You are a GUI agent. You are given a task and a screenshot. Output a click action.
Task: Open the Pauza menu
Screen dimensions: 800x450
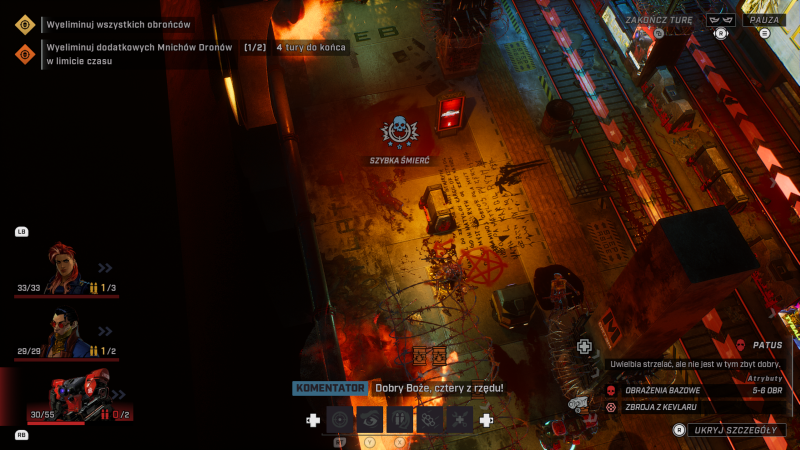(x=765, y=19)
